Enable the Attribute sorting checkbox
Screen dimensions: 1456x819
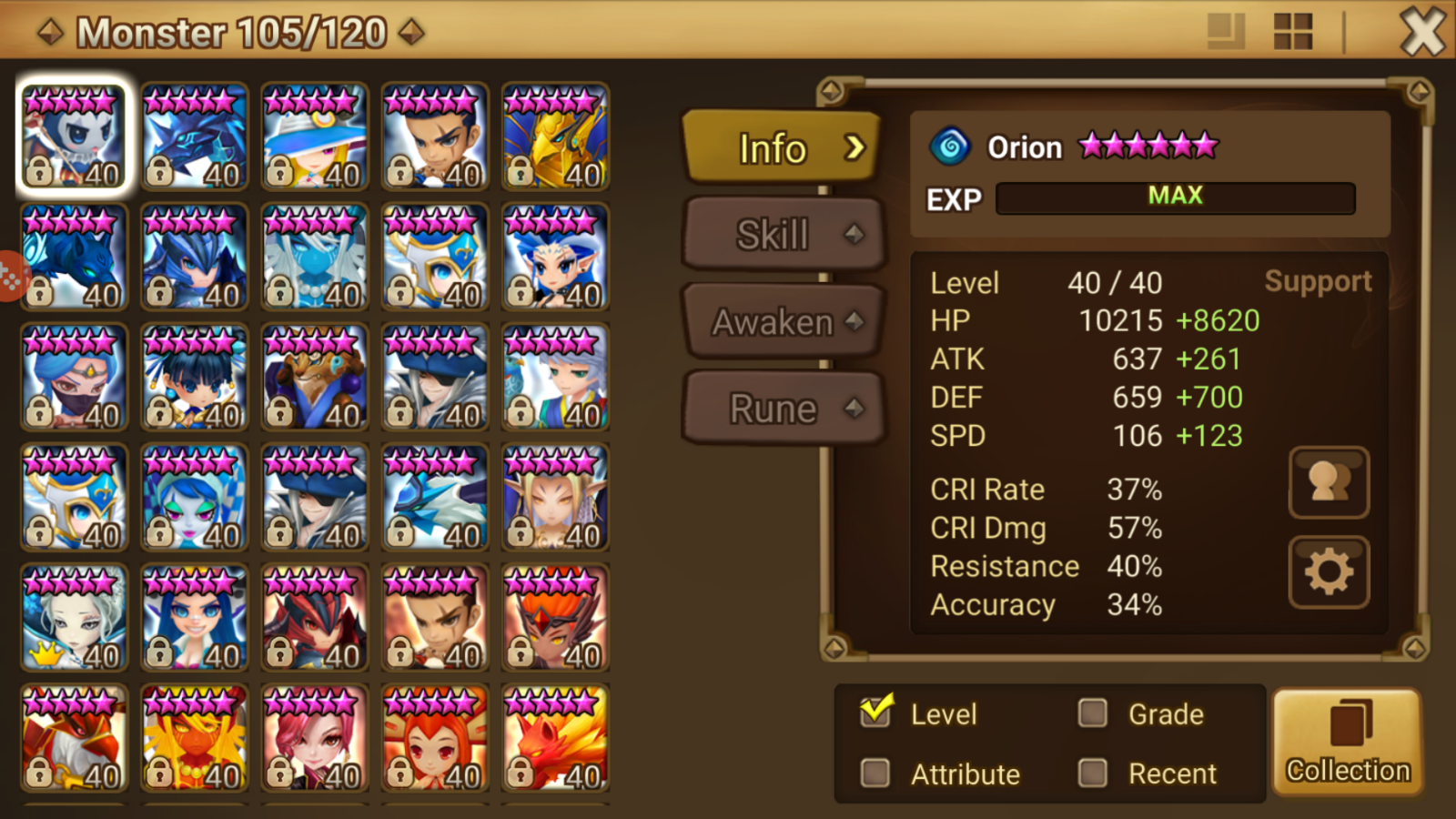(875, 773)
